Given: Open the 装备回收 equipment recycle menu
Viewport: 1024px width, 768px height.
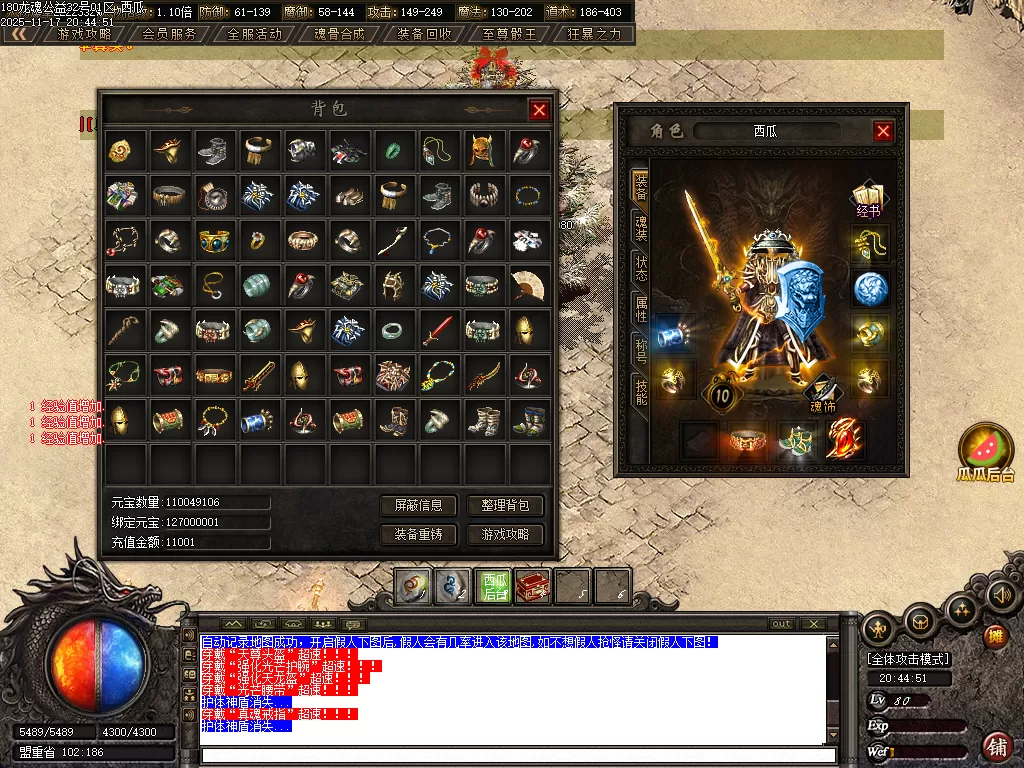Looking at the screenshot, I should pyautogui.click(x=424, y=33).
